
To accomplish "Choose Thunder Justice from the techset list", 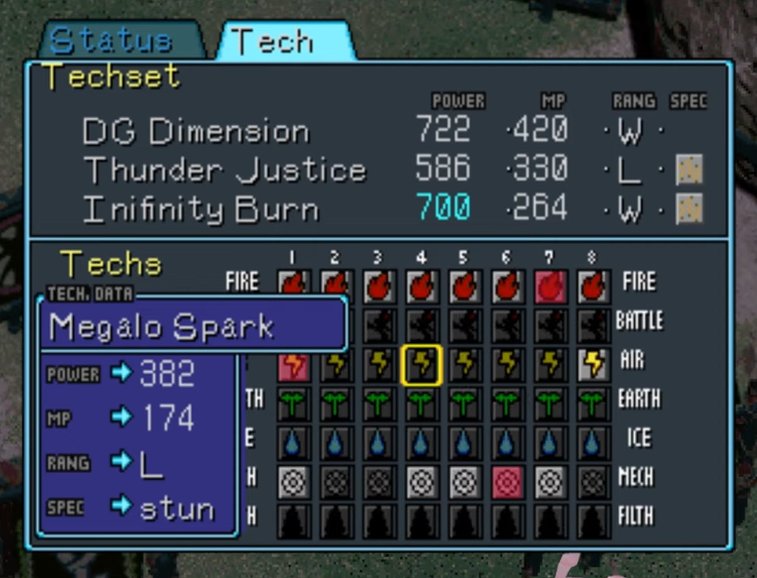I will tap(224, 170).
